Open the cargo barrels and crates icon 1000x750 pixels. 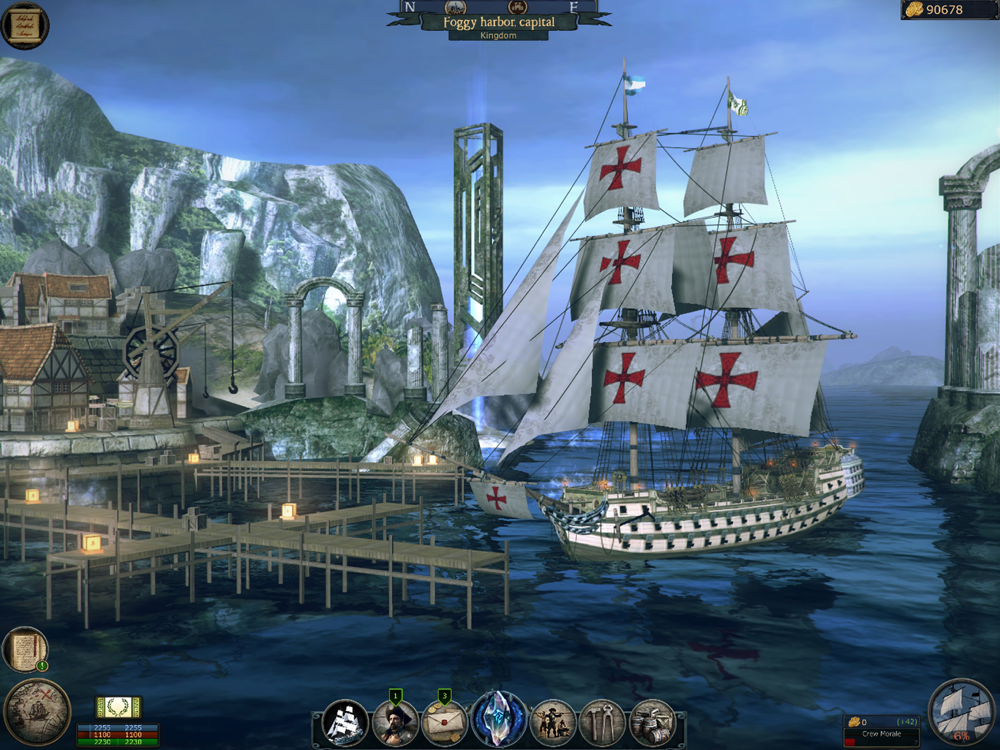652,722
